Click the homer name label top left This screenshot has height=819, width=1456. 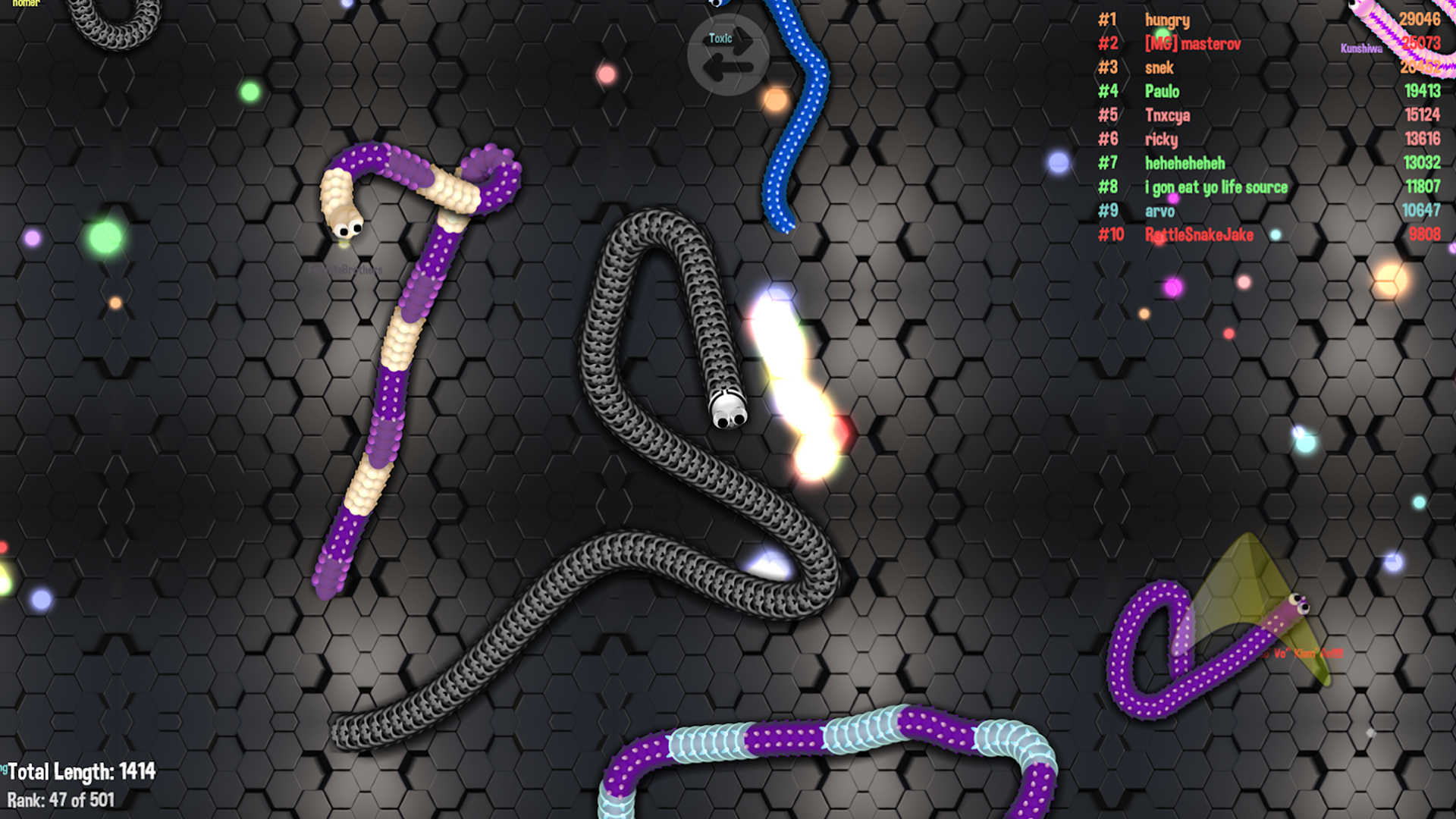pos(25,6)
